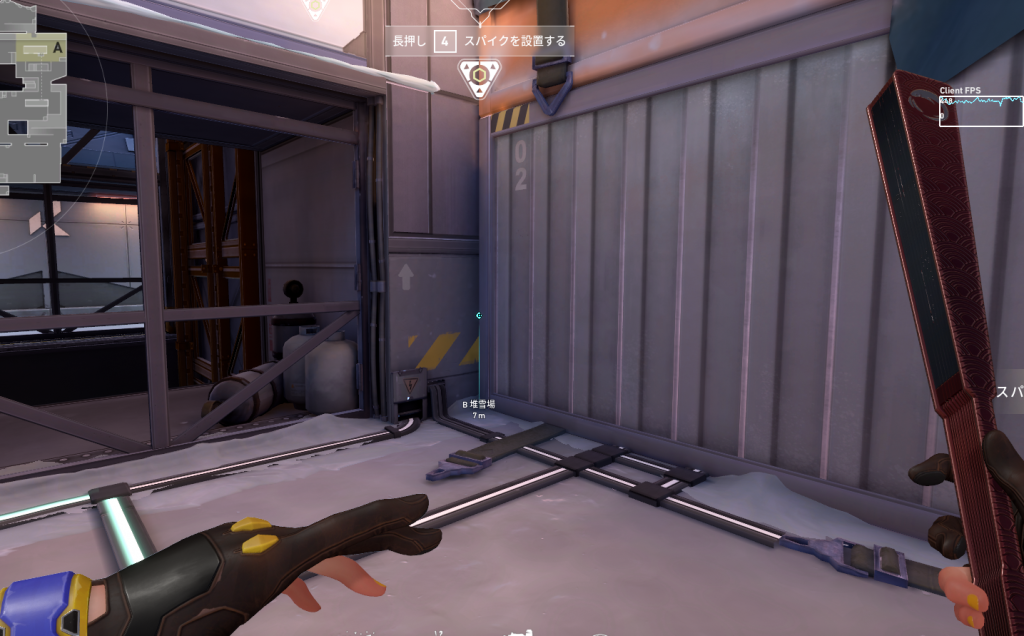Viewport: 1024px width, 636px height.
Task: Click the minimap in the corner
Action: coord(32,100)
